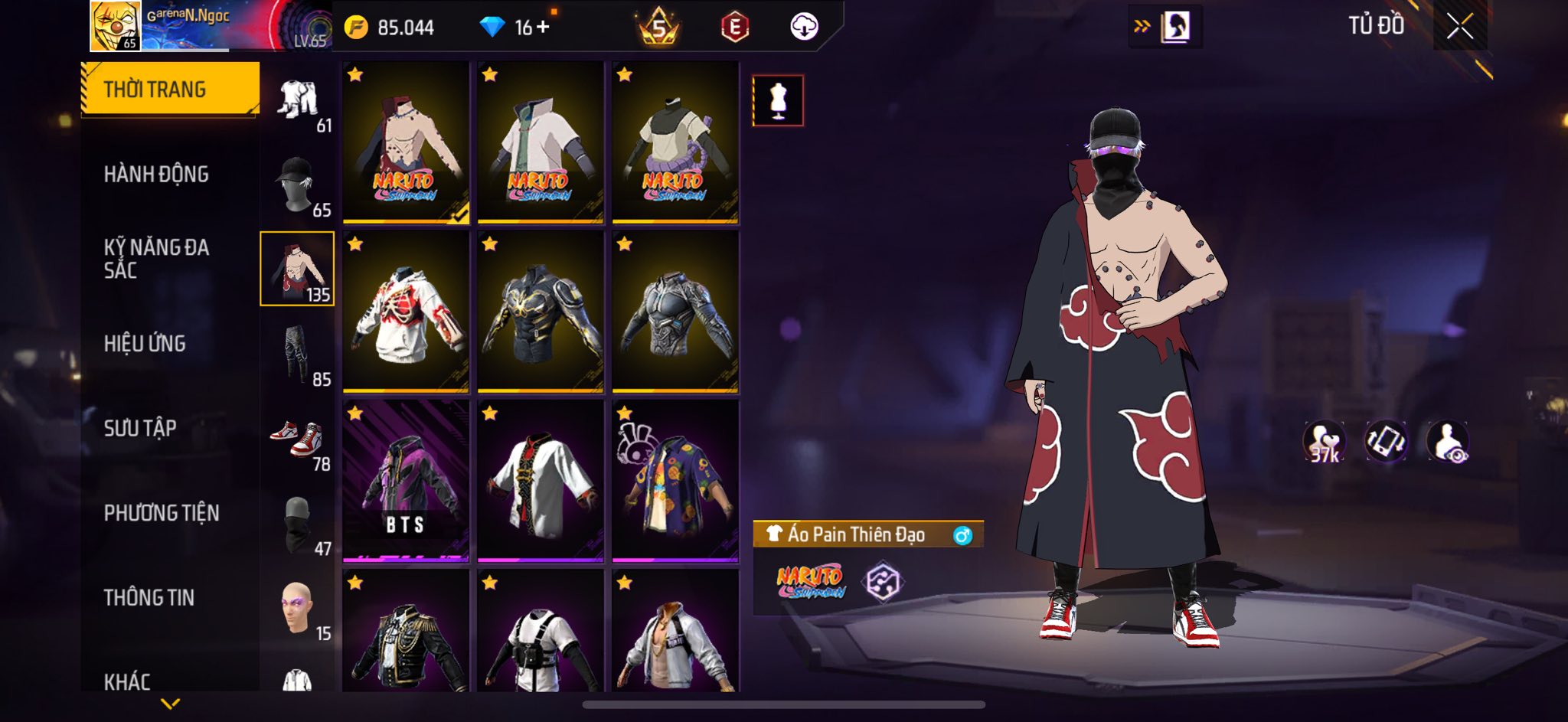Switch to Hành Động tab
Screen dimensions: 1568x722
[156, 175]
